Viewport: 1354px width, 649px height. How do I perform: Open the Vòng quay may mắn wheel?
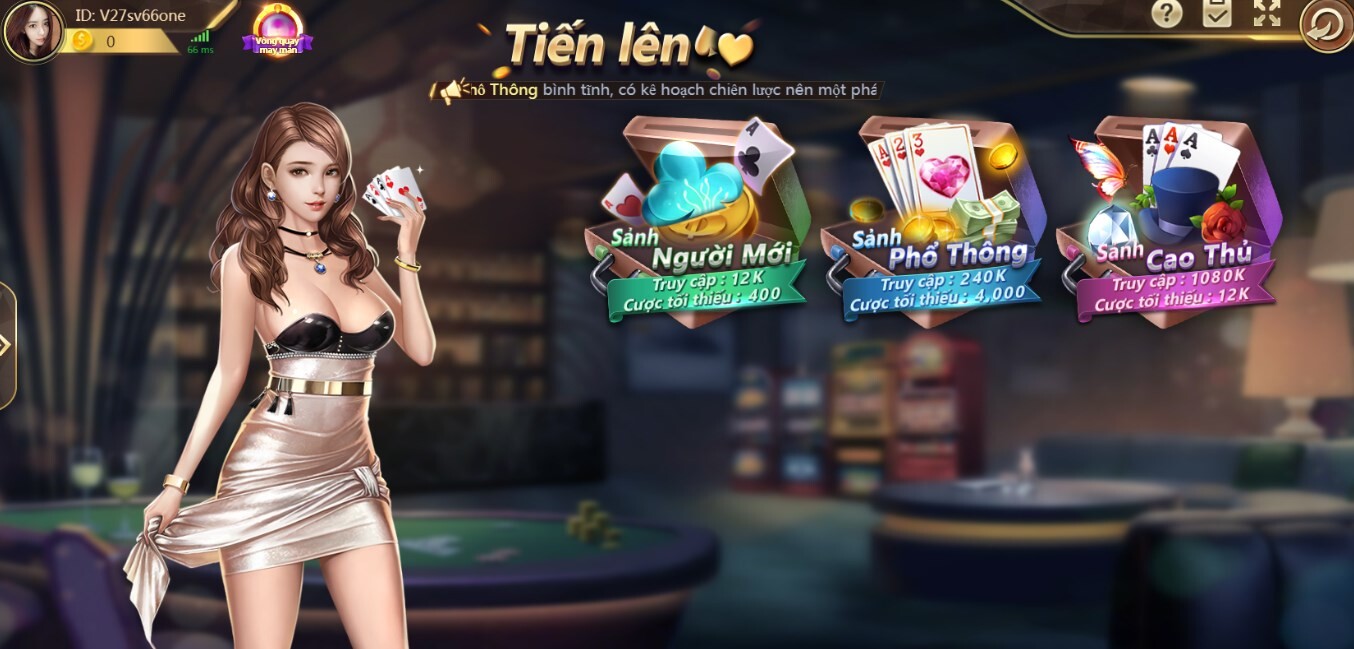coord(277,30)
